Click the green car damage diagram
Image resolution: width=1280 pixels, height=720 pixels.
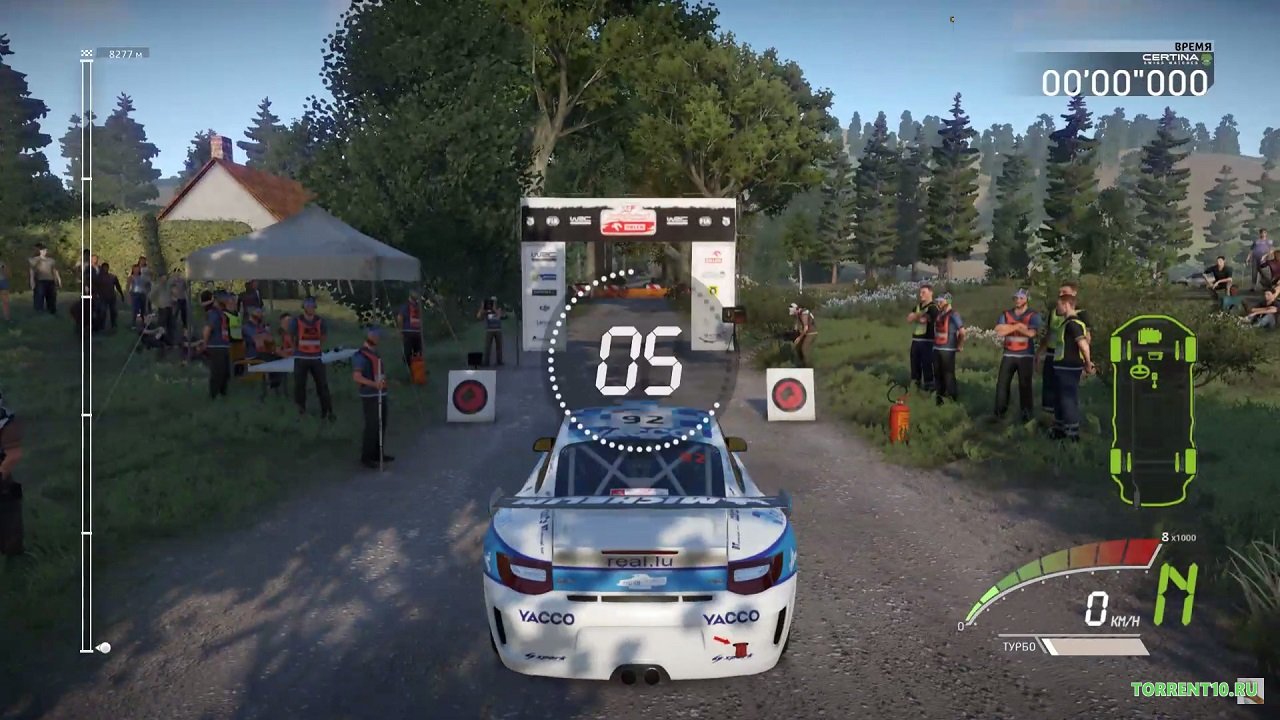1153,410
